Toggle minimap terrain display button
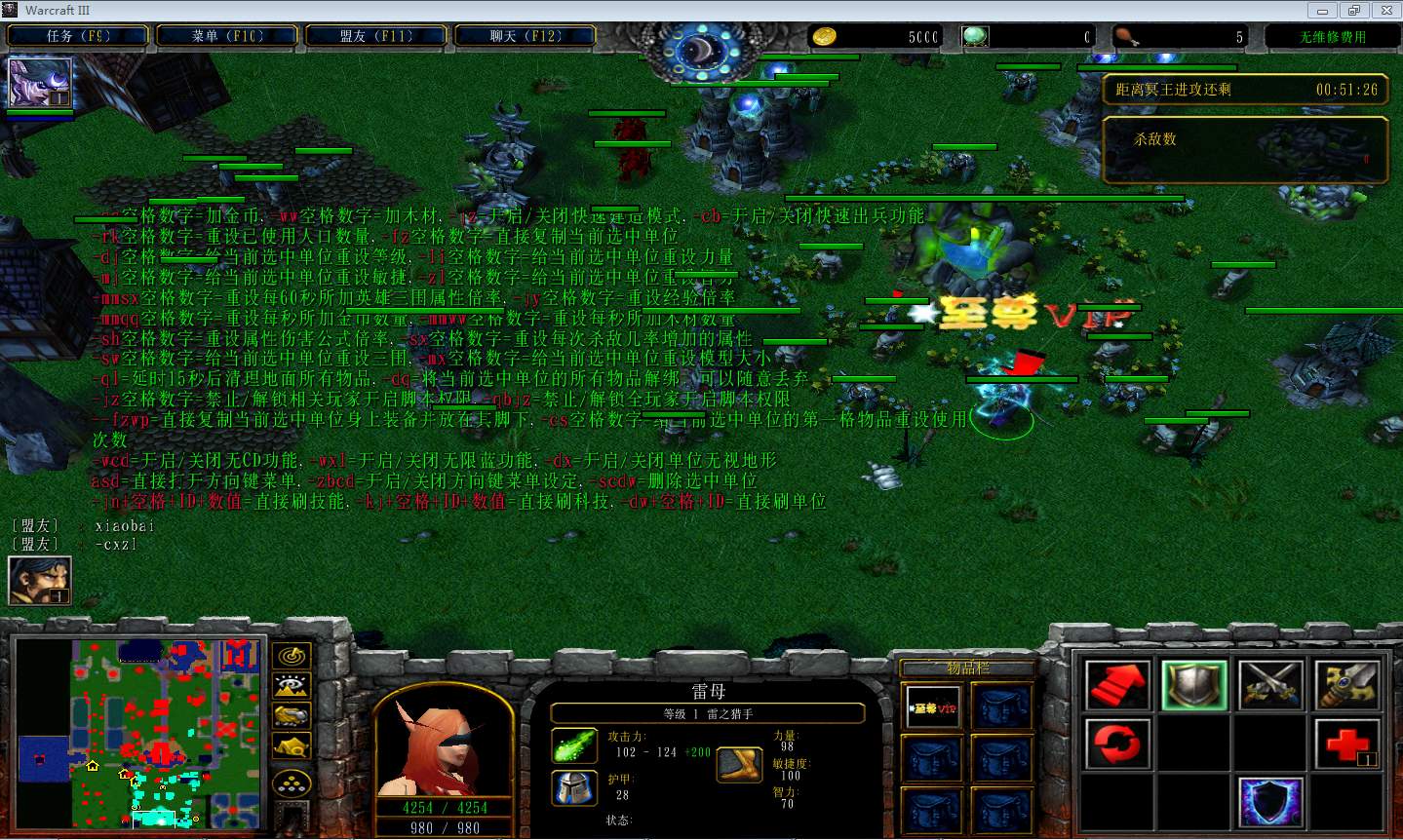 (292, 686)
